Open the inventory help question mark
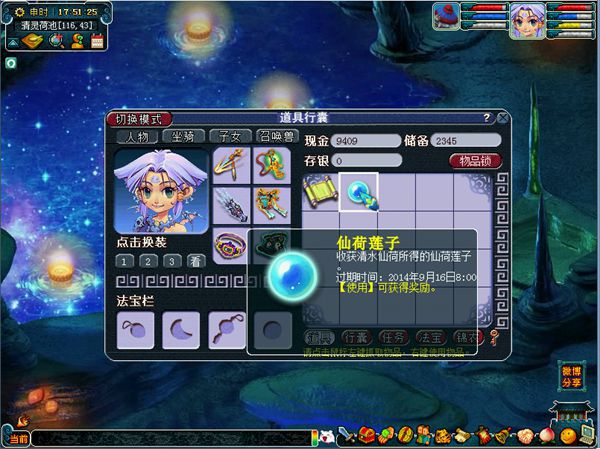600x449 pixels. (486, 118)
